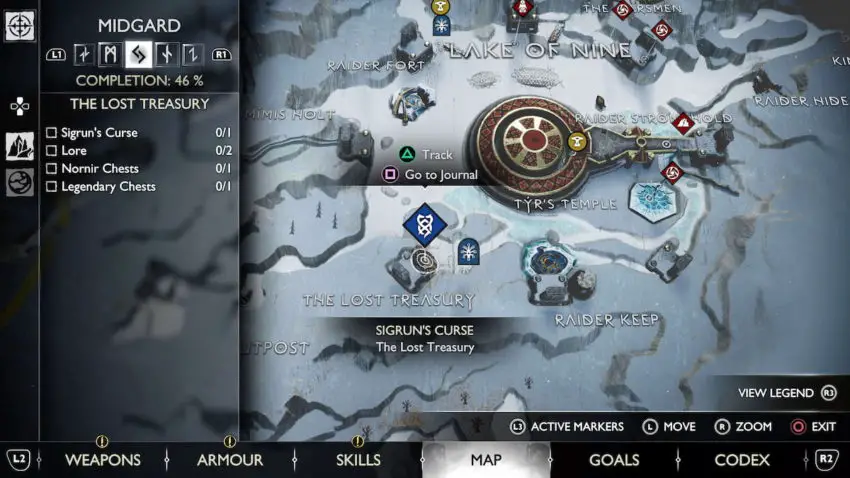Click the crosshair icon in the sidebar
850x478 pixels.
[19, 26]
